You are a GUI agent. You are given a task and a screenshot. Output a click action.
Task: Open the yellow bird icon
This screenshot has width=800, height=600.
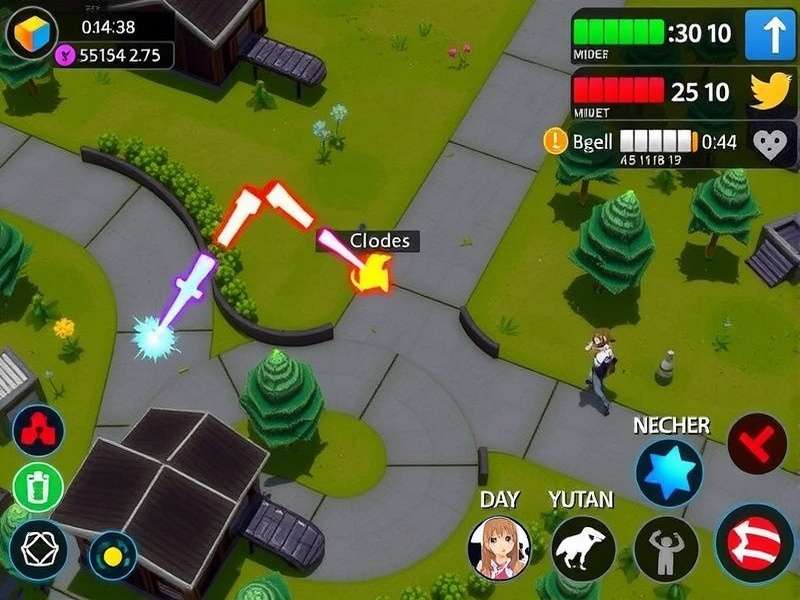(x=771, y=94)
